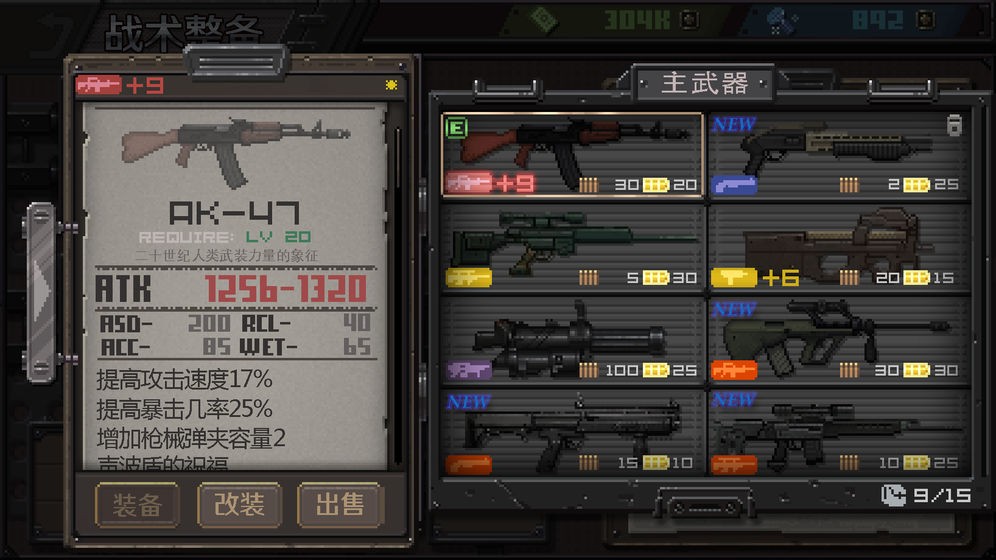Viewport: 996px width, 560px height.
Task: Choose the new pump shotgun with lock icon
Action: 838,157
